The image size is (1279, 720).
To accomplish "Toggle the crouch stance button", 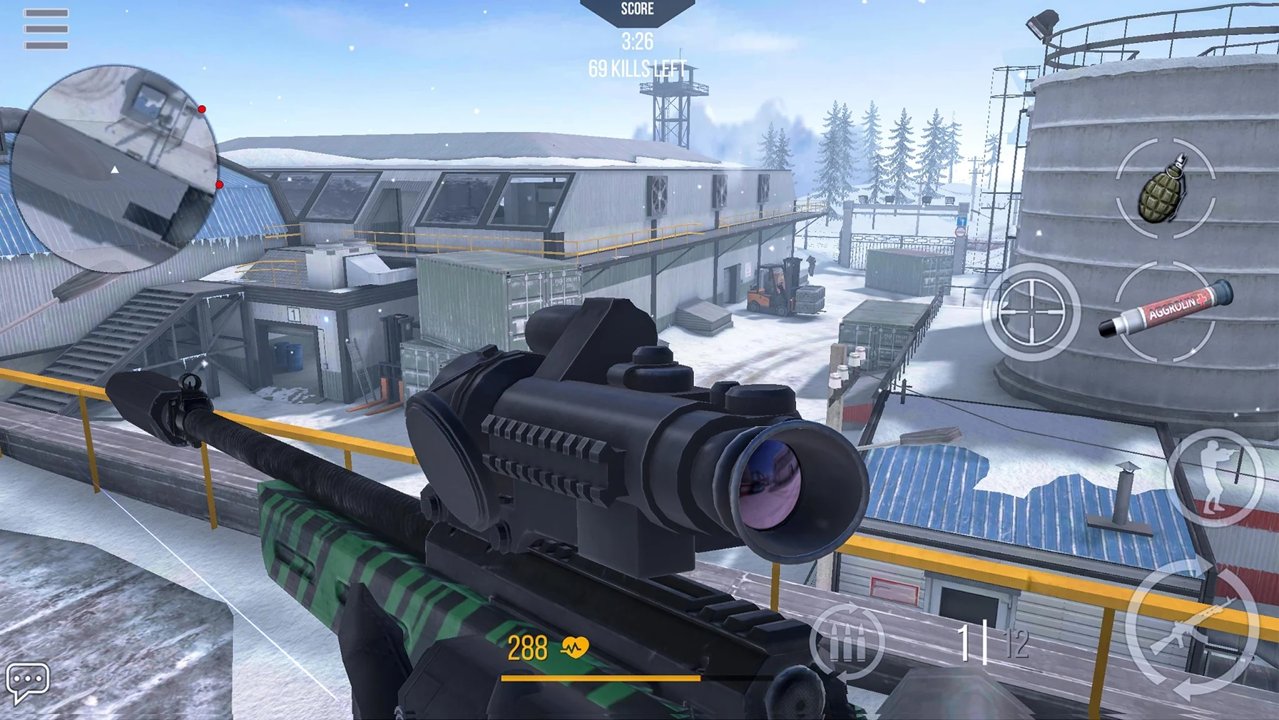I will tap(1216, 477).
